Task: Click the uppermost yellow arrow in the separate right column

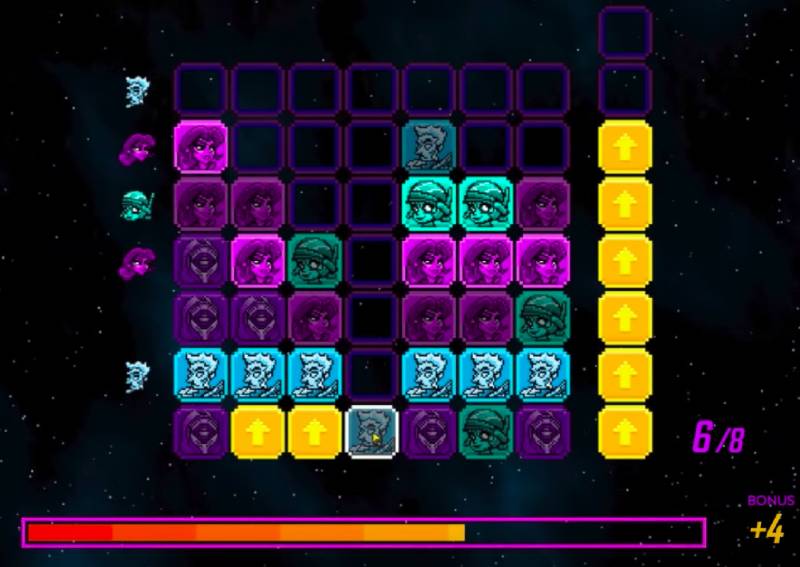Action: (x=626, y=147)
